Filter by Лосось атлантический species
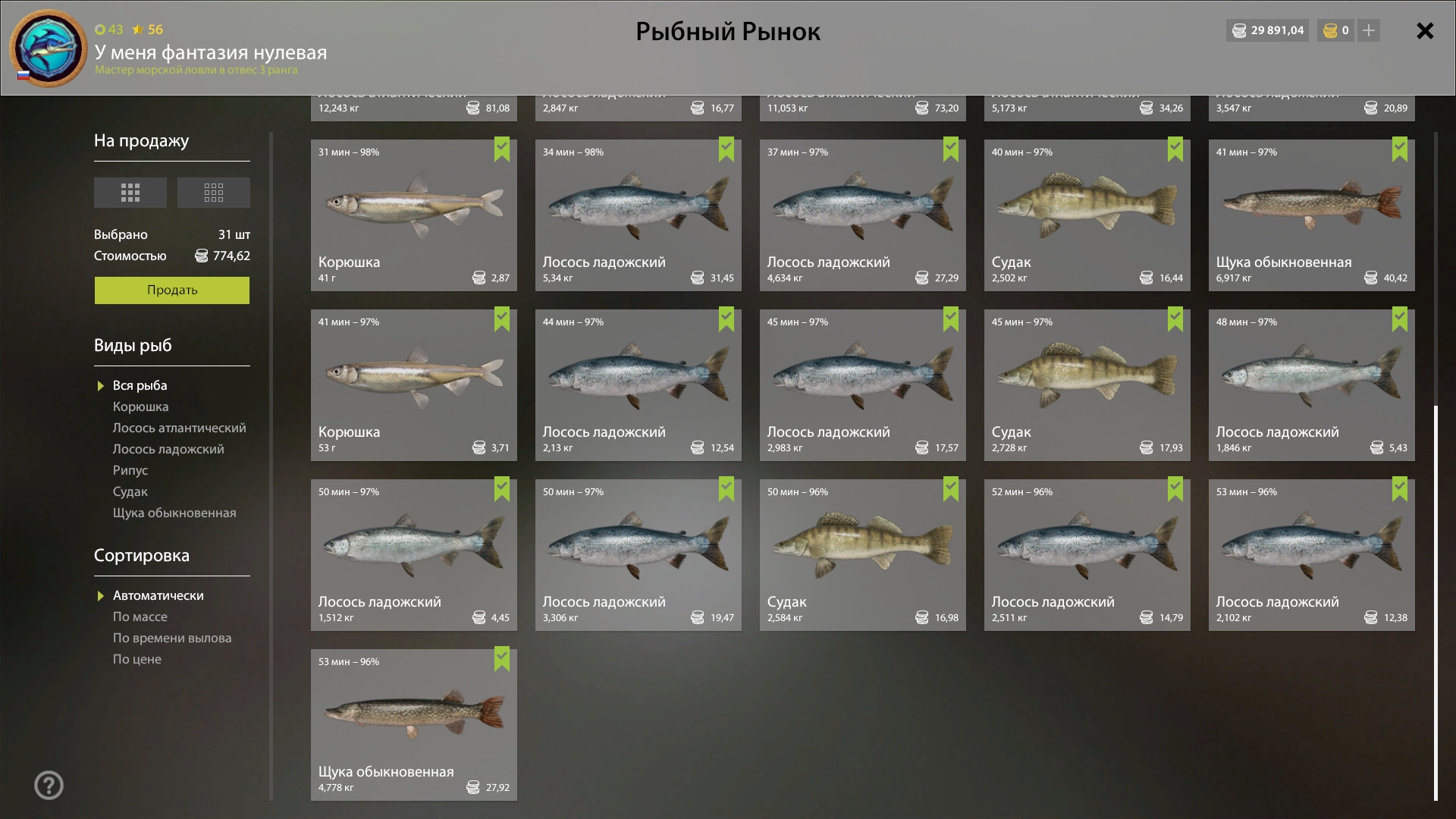 179,428
